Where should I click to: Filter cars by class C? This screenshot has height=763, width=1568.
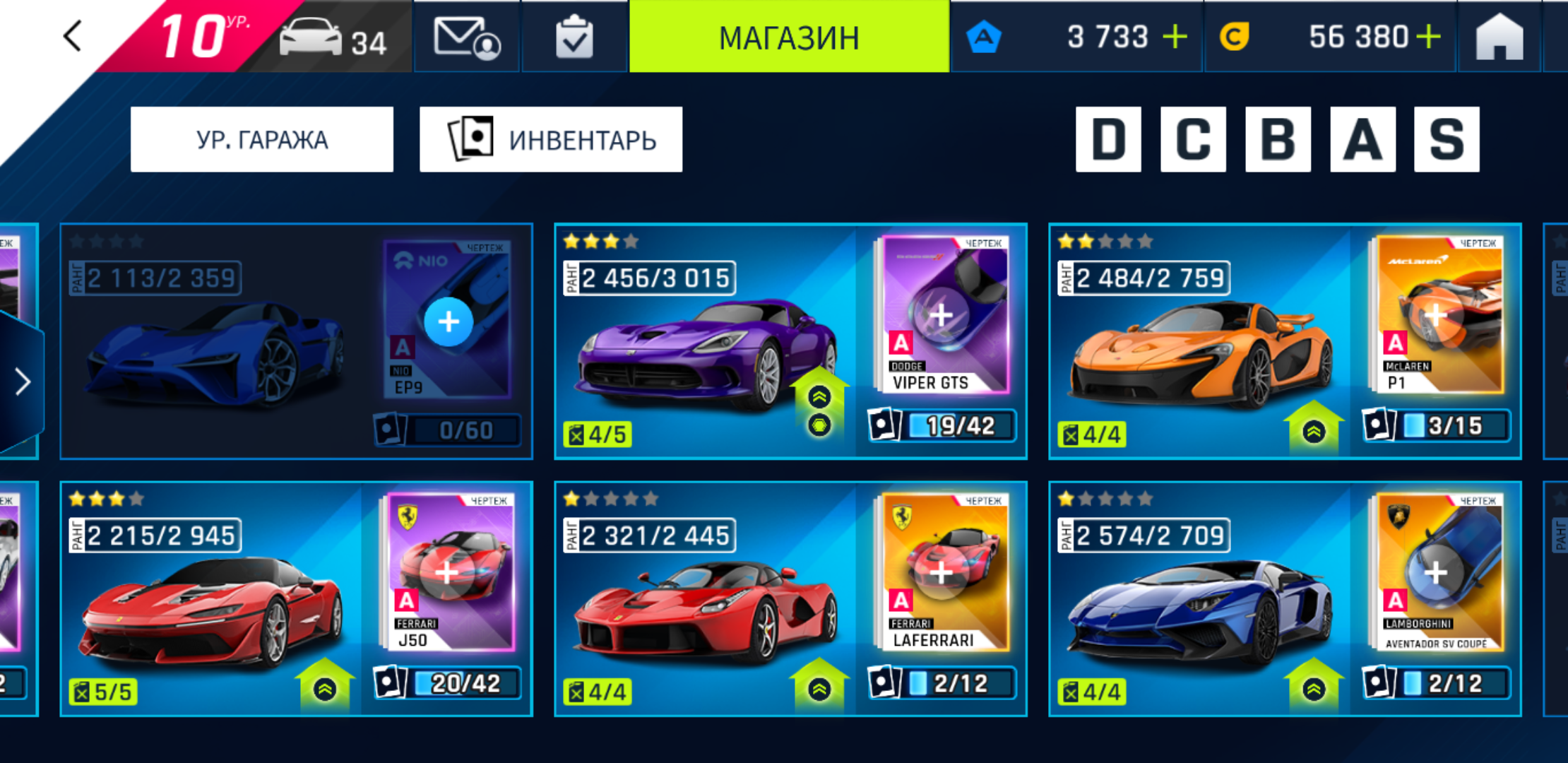1193,139
